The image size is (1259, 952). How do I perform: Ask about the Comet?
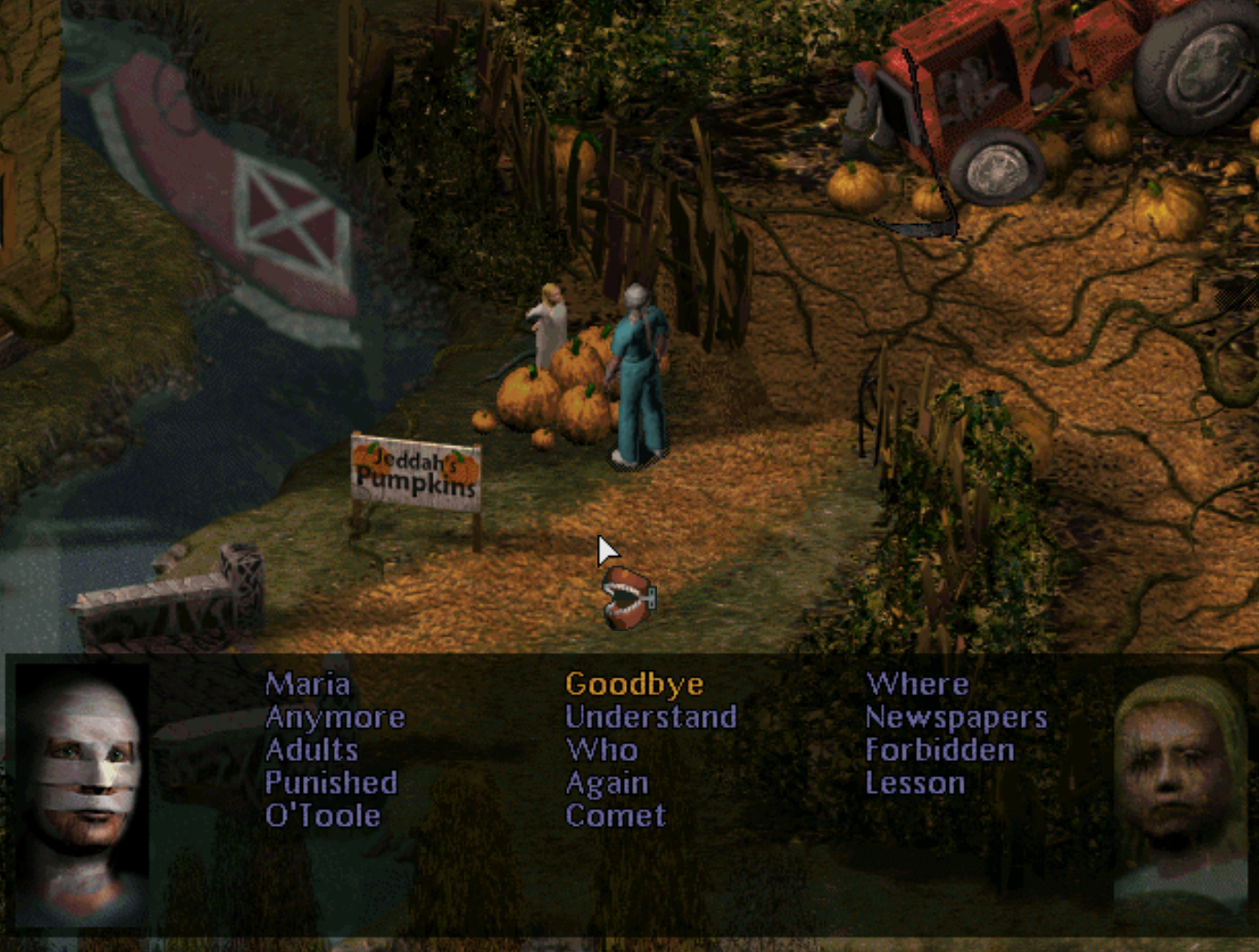pos(615,816)
